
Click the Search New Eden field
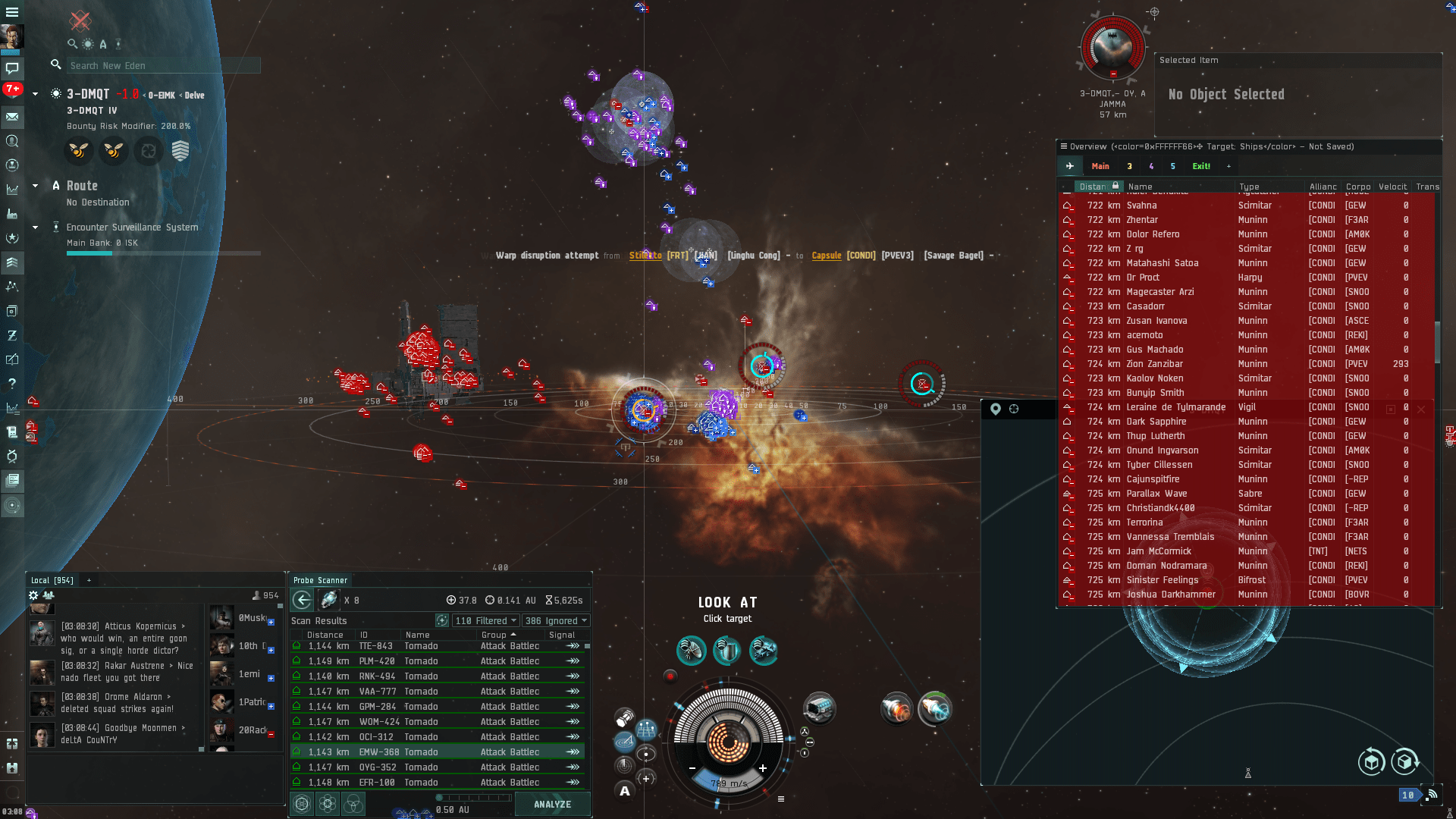coord(163,66)
